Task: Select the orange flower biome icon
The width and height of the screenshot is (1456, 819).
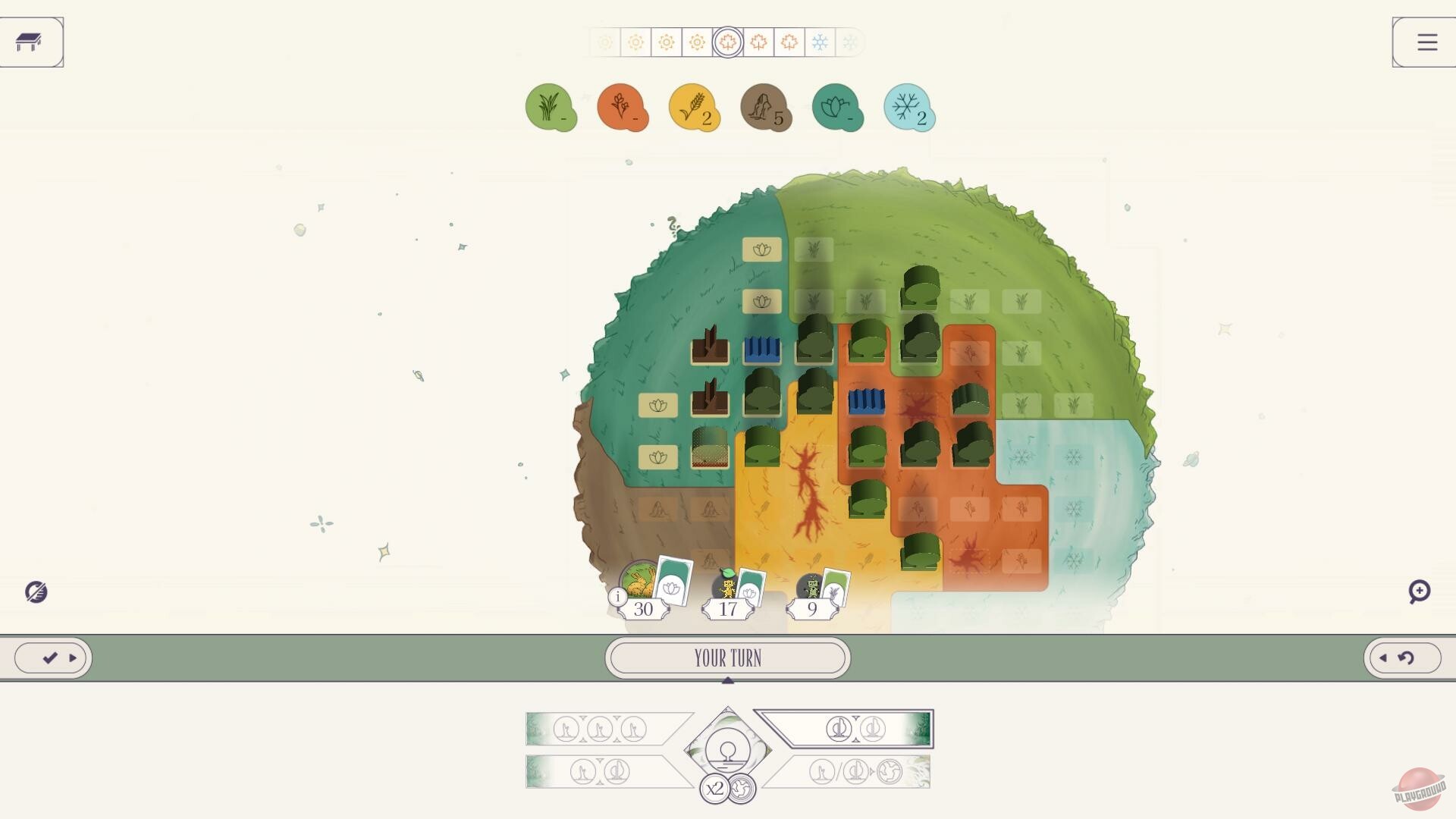Action: coord(623,107)
